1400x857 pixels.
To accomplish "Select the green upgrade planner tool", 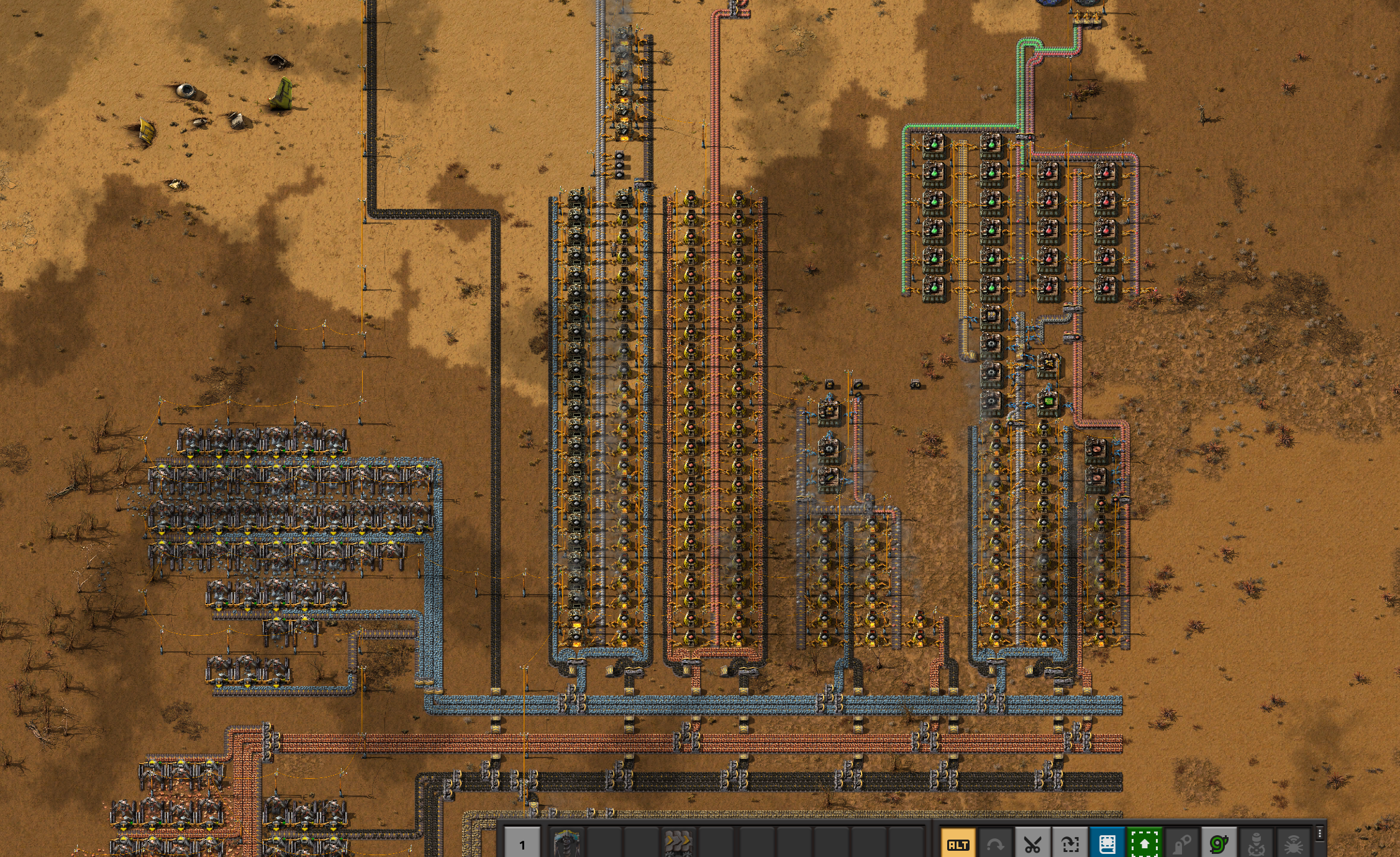I will [1144, 844].
